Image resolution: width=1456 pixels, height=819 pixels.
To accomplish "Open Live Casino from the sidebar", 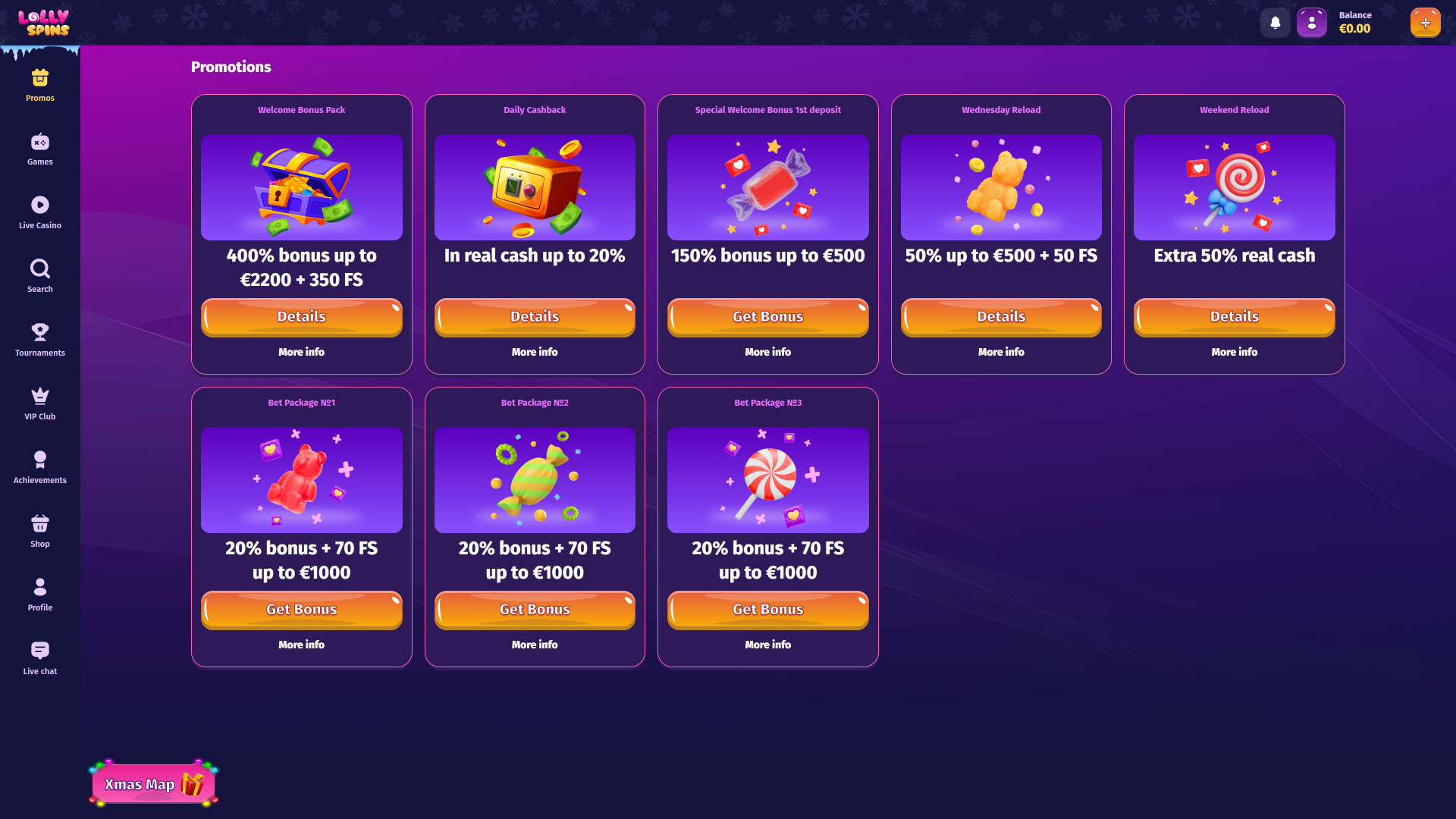I will click(39, 212).
